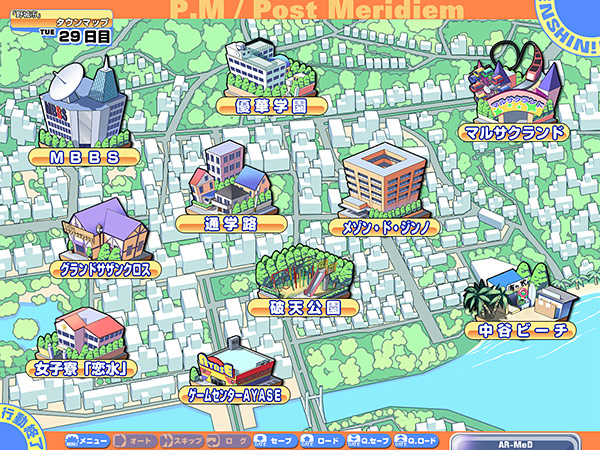Select 優華学園 school on the town map
The image size is (600, 450).
coord(269,104)
